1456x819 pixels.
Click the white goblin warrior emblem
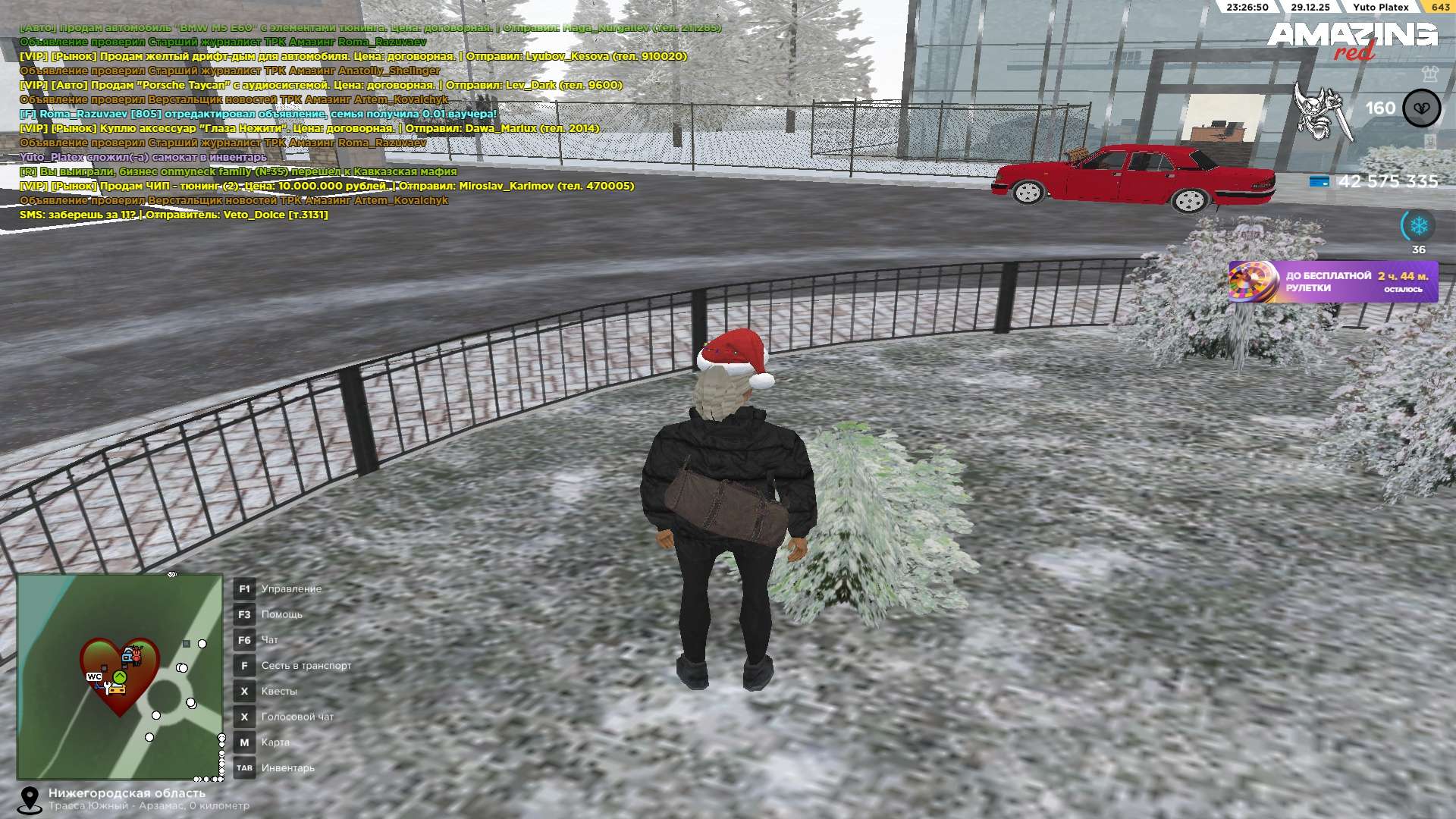[1322, 112]
